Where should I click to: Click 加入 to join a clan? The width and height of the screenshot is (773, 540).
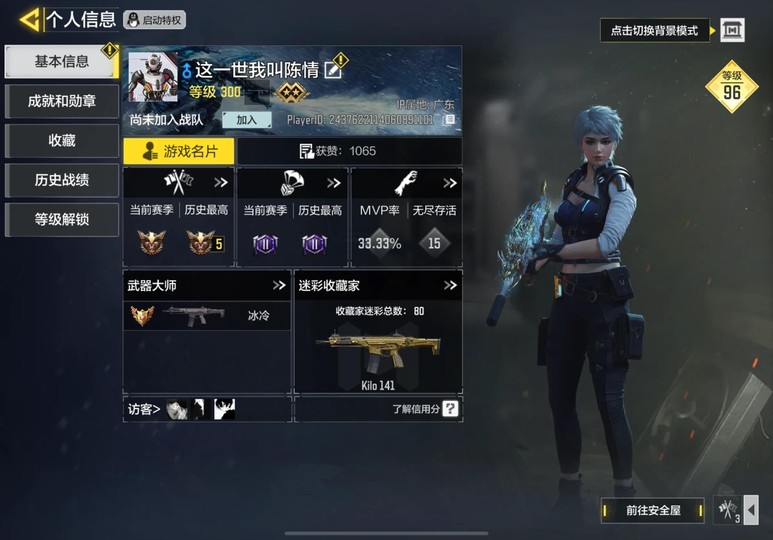(246, 120)
